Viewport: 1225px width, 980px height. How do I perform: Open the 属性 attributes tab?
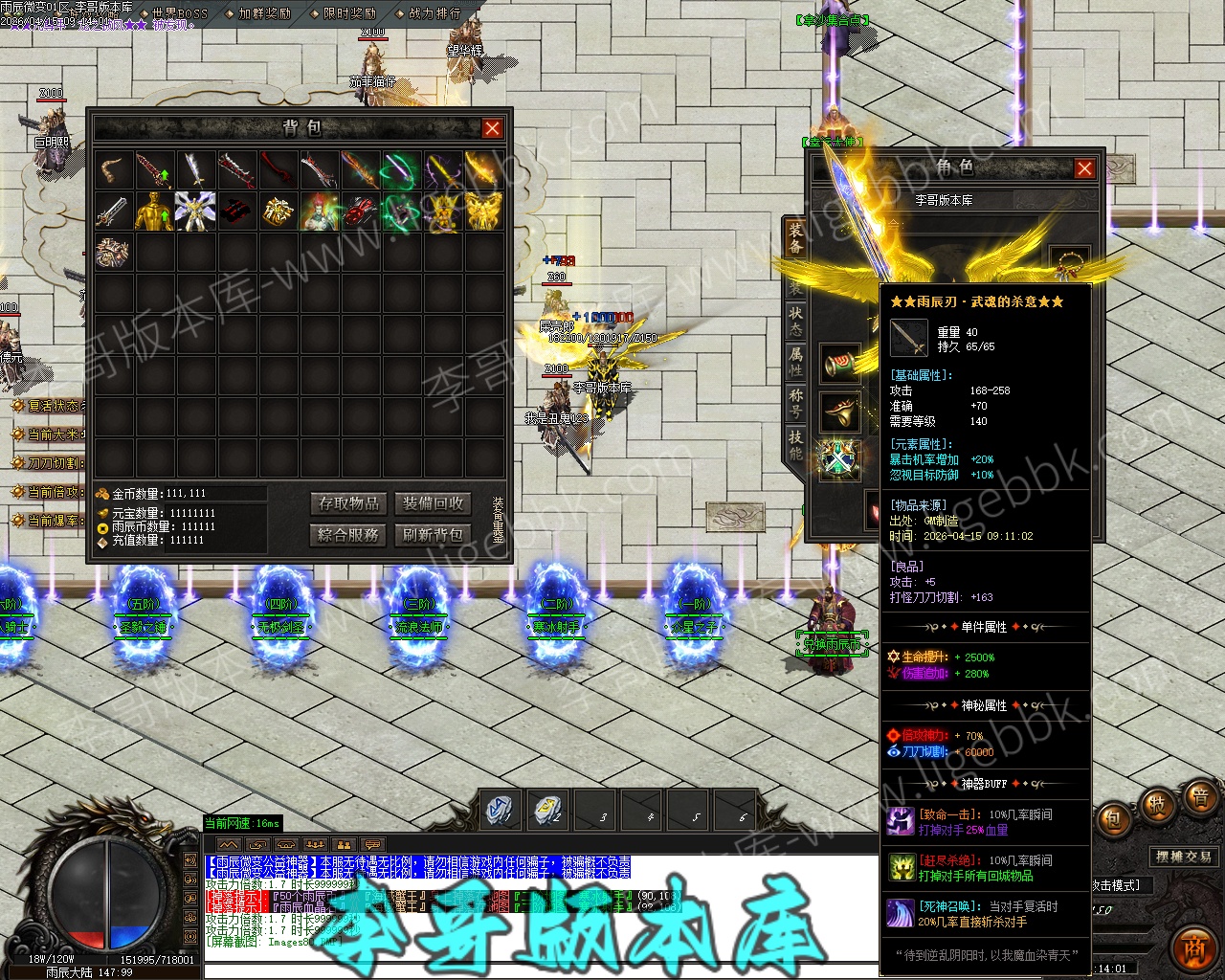[x=795, y=361]
